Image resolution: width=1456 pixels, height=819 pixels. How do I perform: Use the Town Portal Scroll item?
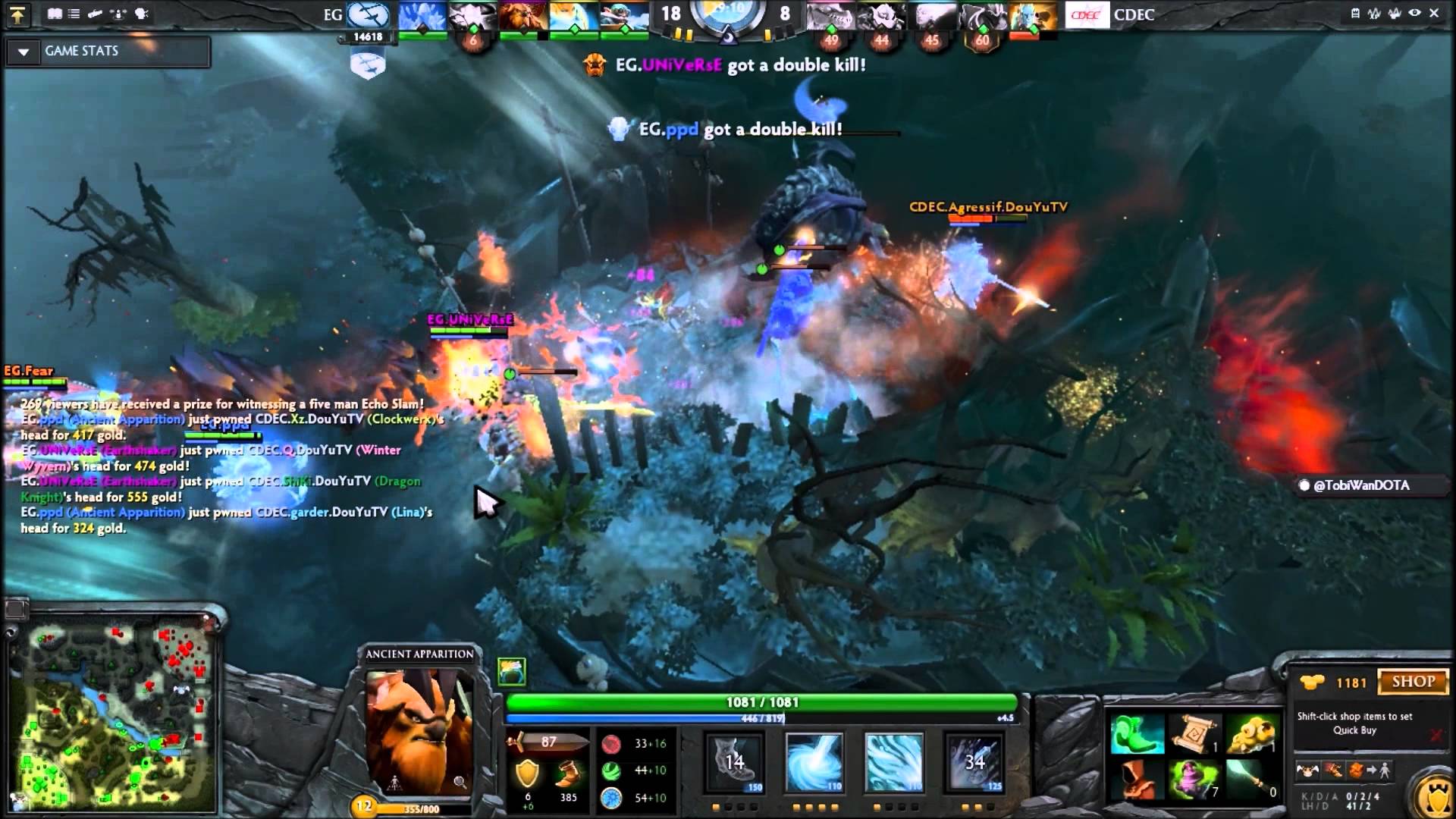(1194, 734)
